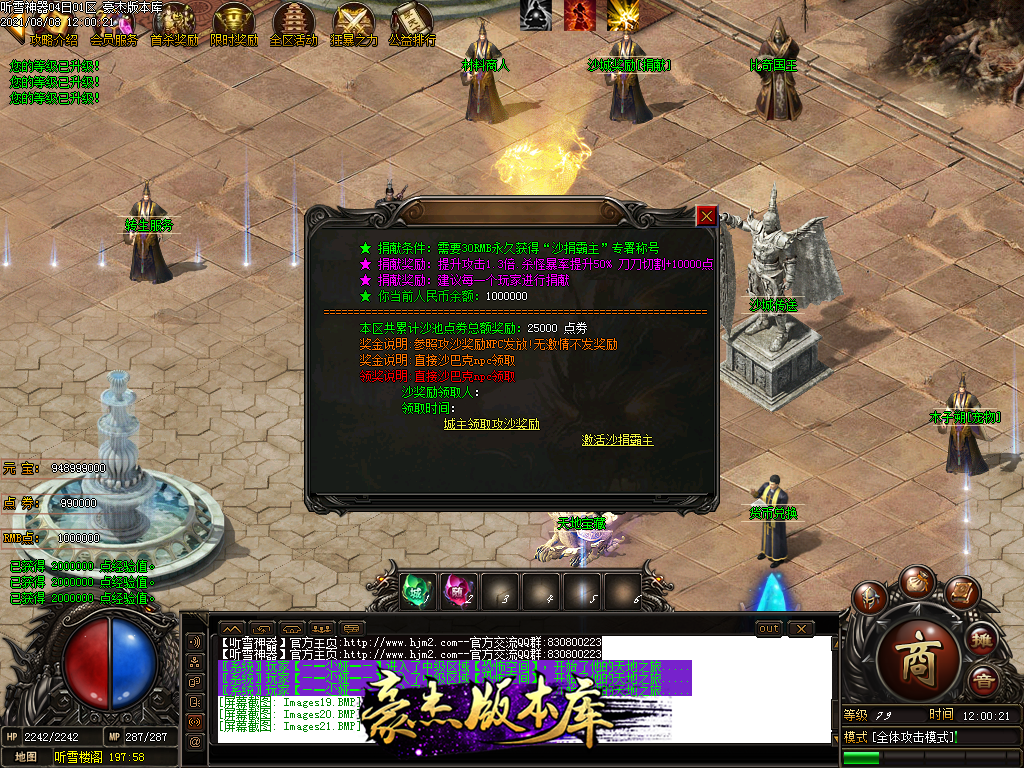Screen dimensions: 1024x768
Task: Open the skill book icon
Action: pos(961,594)
